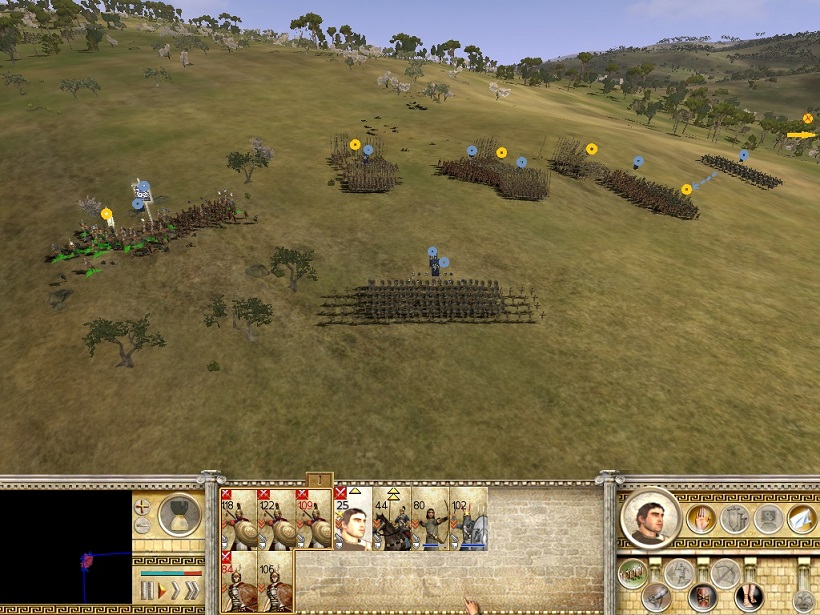The height and width of the screenshot is (615, 820).
Task: Order withdraw with the white flag button
Action: click(802, 518)
